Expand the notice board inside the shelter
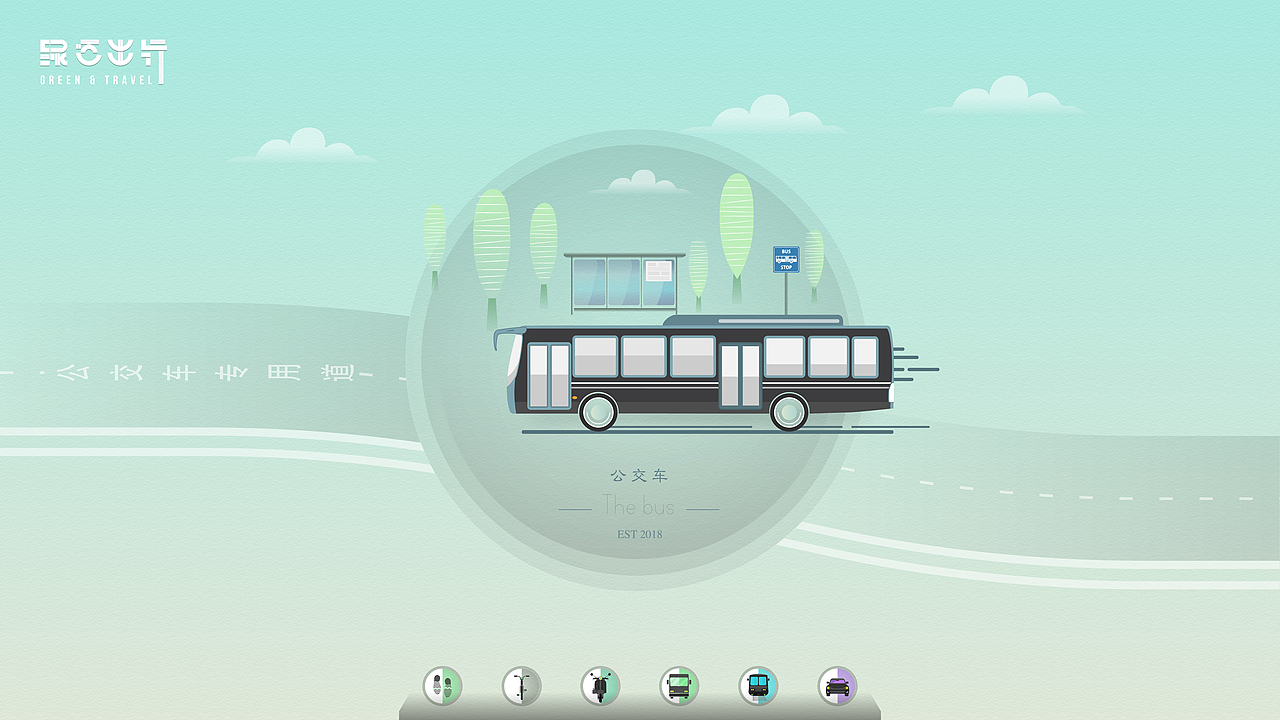1280x720 pixels. coord(660,272)
